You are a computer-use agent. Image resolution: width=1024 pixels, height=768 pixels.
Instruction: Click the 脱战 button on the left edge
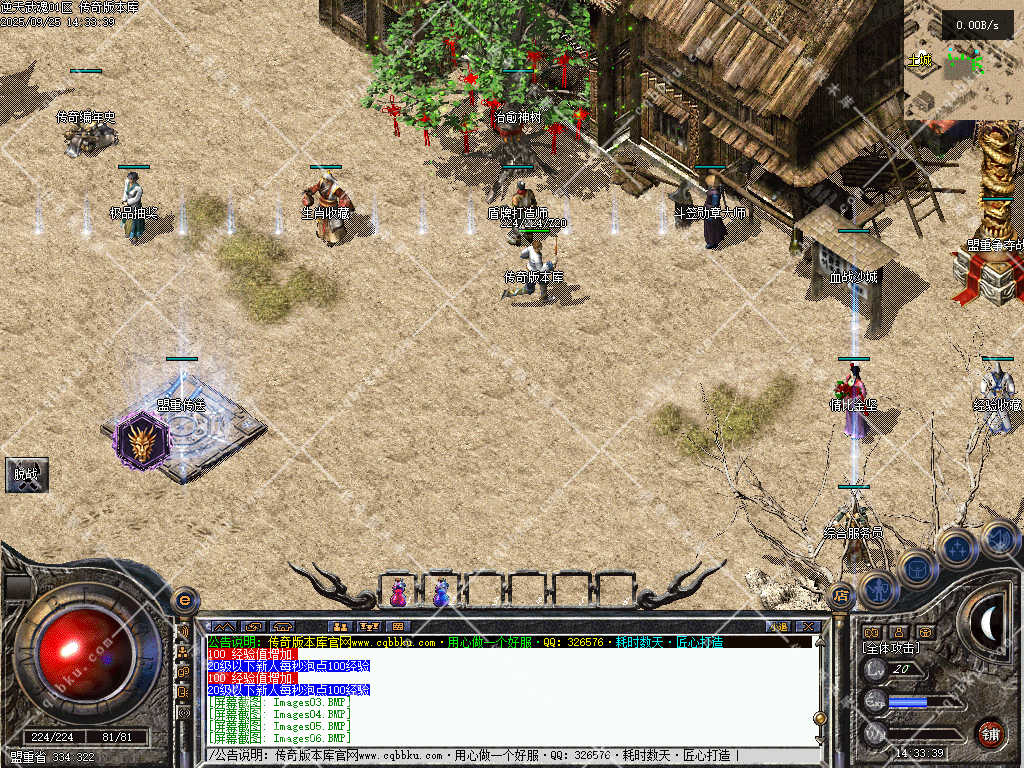(27, 475)
